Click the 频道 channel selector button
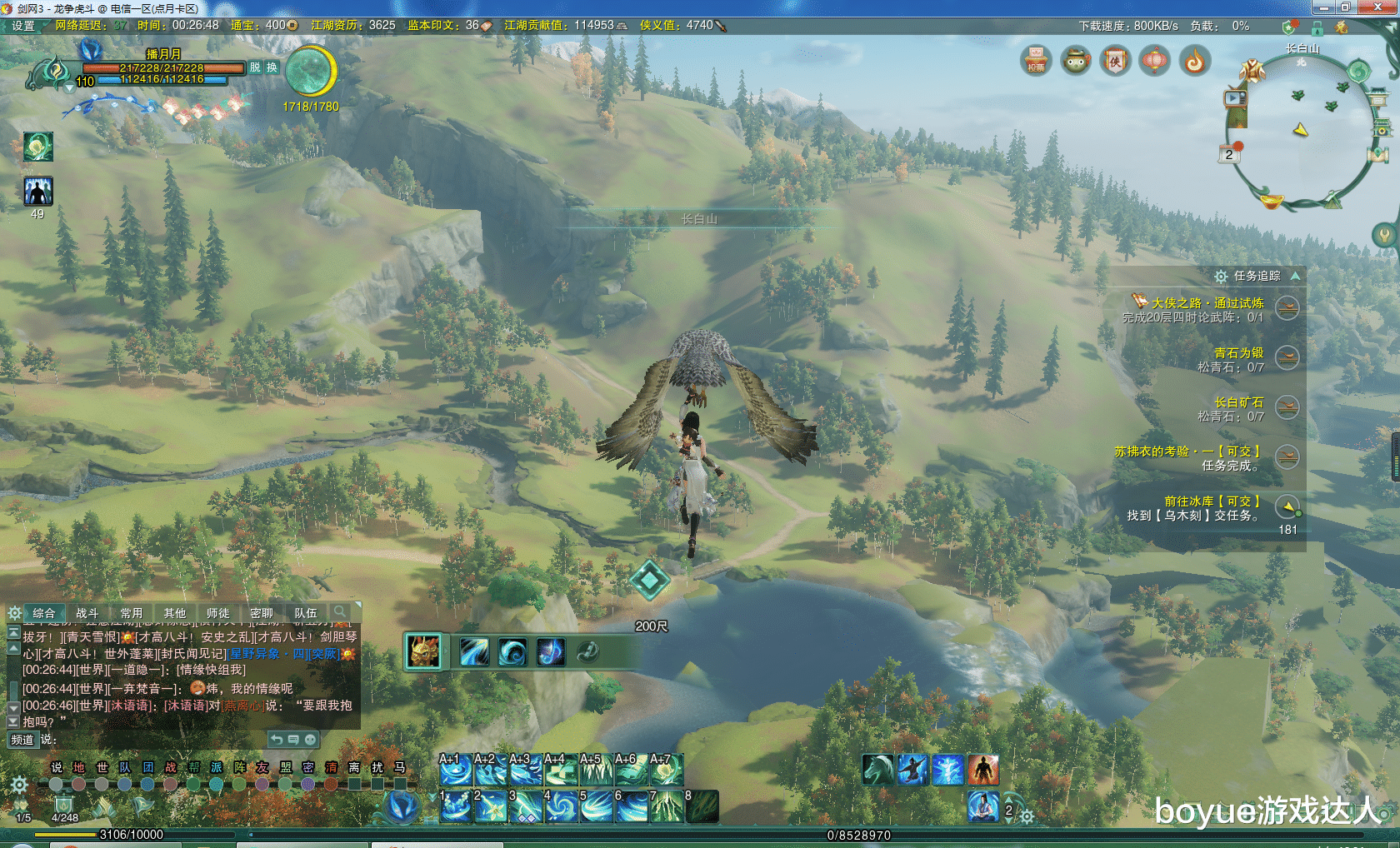This screenshot has height=848, width=1400. 22,740
